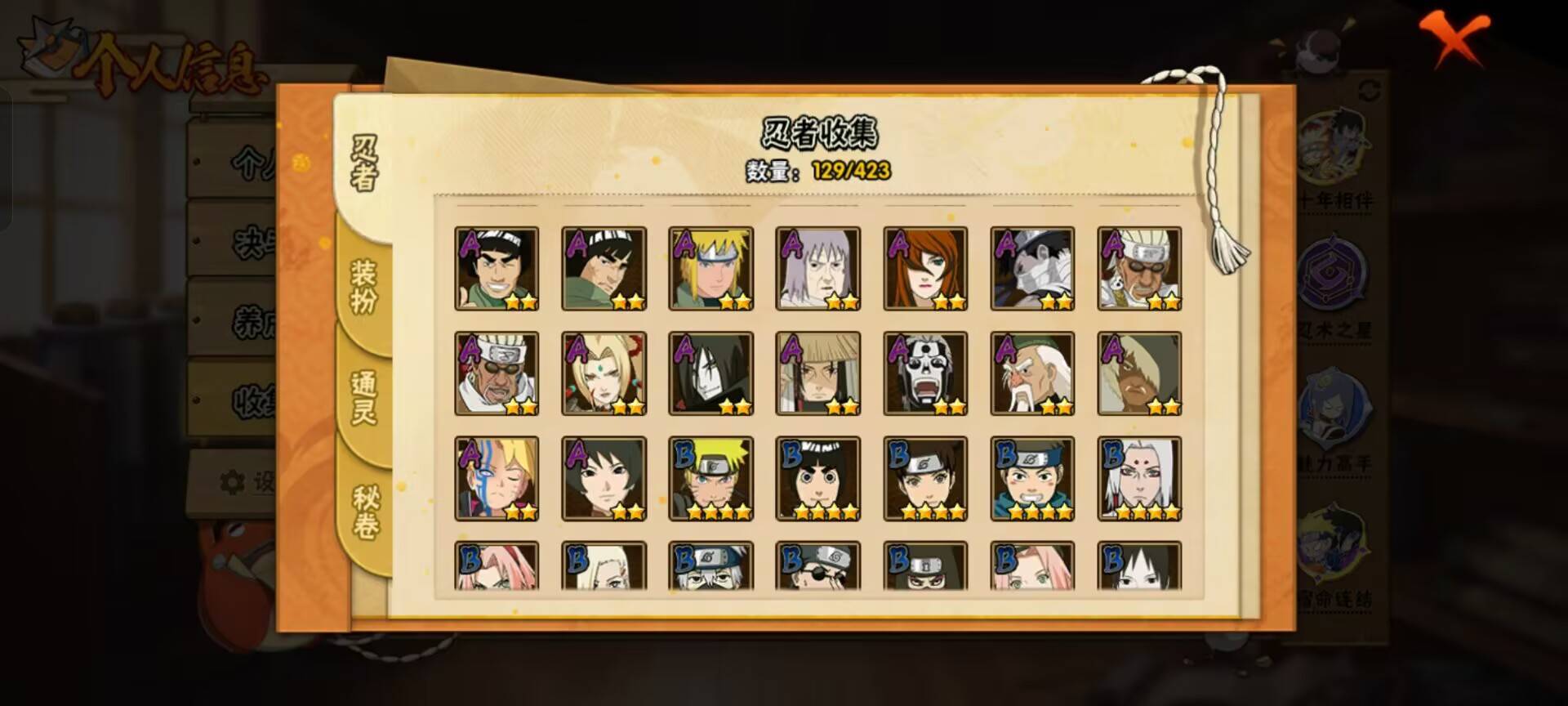Switch to the 通灵 summon tab

[x=364, y=398]
